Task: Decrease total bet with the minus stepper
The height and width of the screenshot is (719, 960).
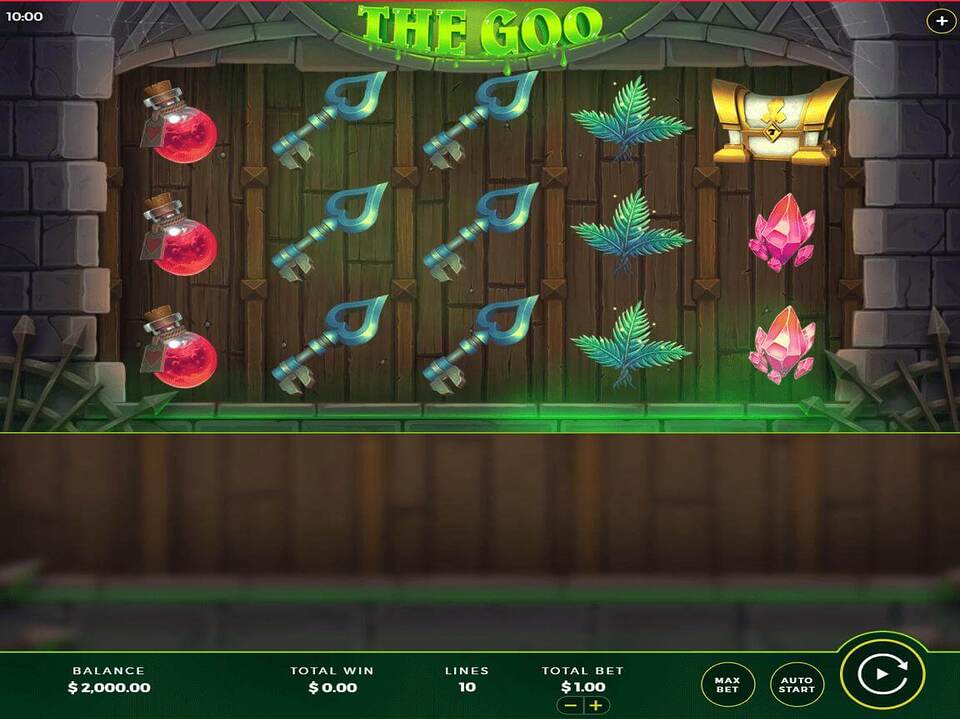Action: 570,705
